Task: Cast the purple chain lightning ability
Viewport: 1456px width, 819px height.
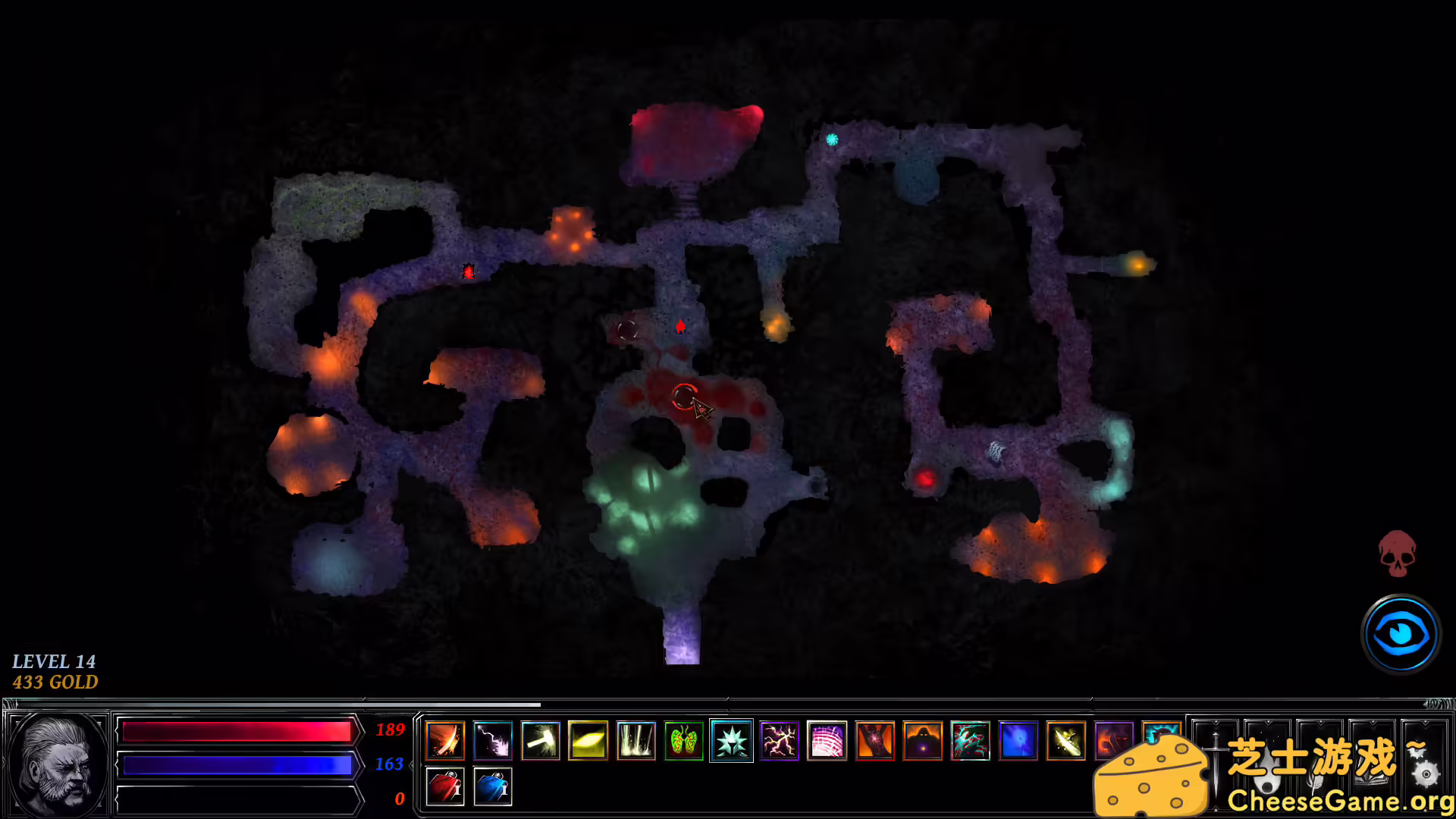Action: point(780,741)
